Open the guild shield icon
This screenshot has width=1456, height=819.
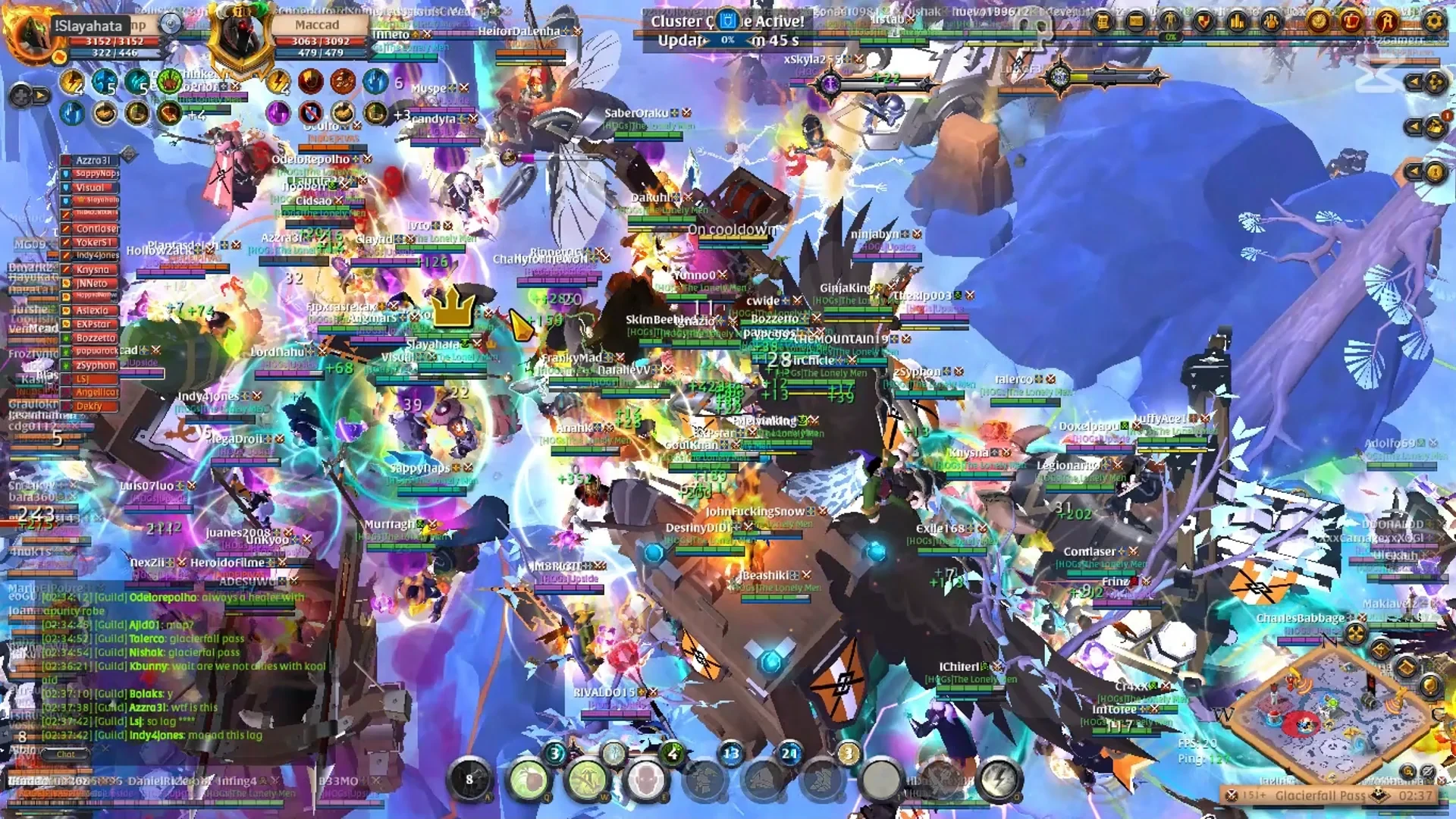(1203, 21)
